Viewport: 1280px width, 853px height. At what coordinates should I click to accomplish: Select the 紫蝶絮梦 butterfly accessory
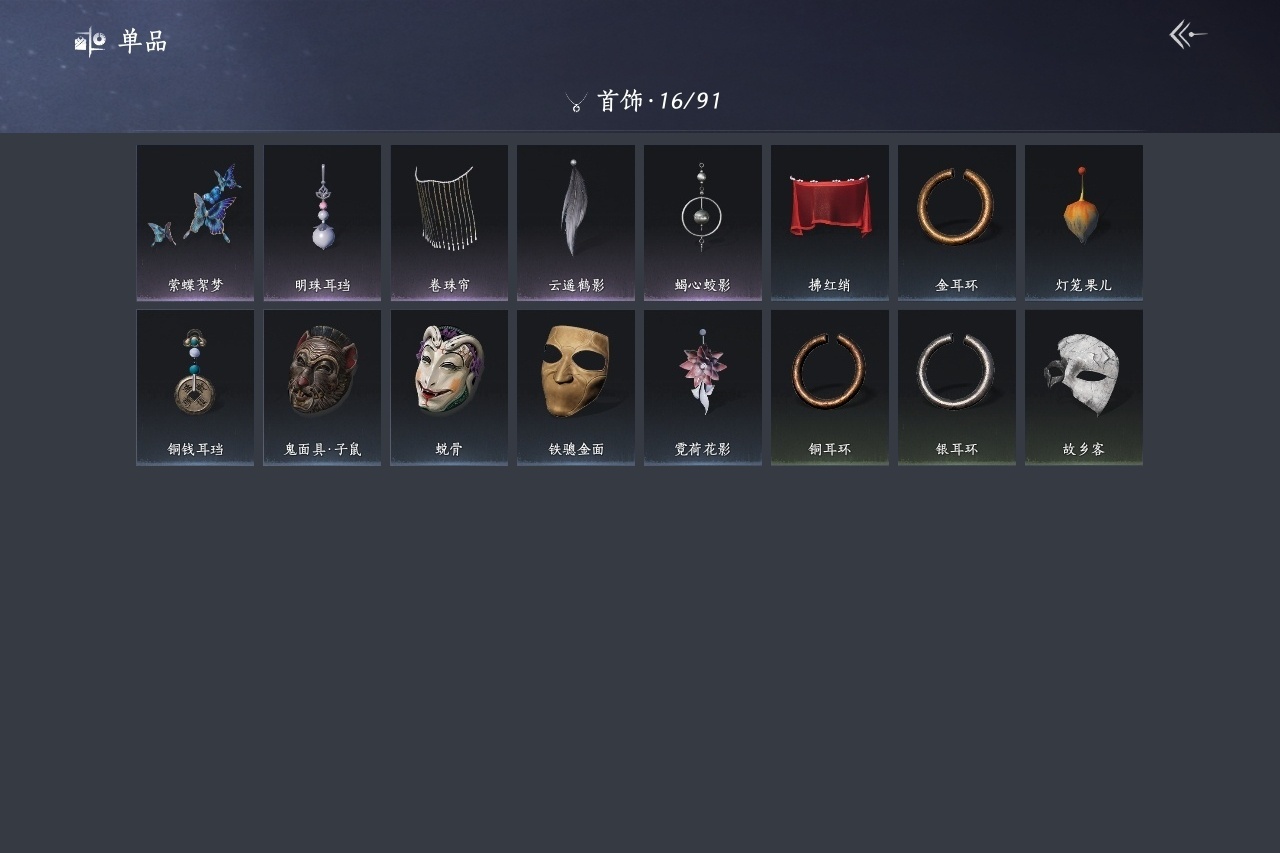[195, 222]
